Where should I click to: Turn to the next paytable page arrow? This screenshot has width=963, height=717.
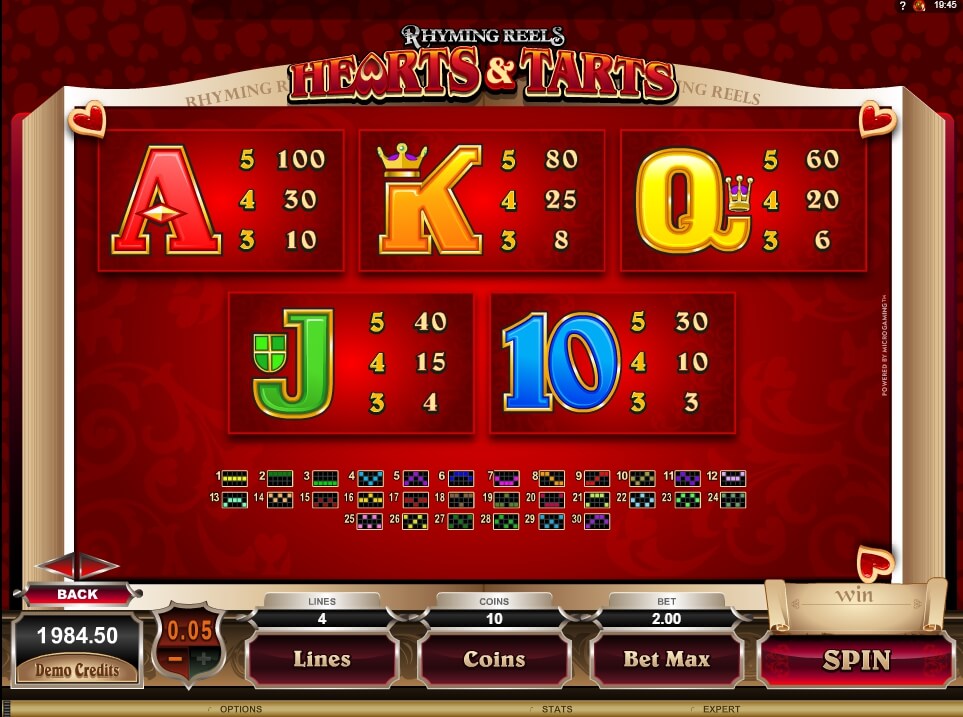(x=98, y=566)
